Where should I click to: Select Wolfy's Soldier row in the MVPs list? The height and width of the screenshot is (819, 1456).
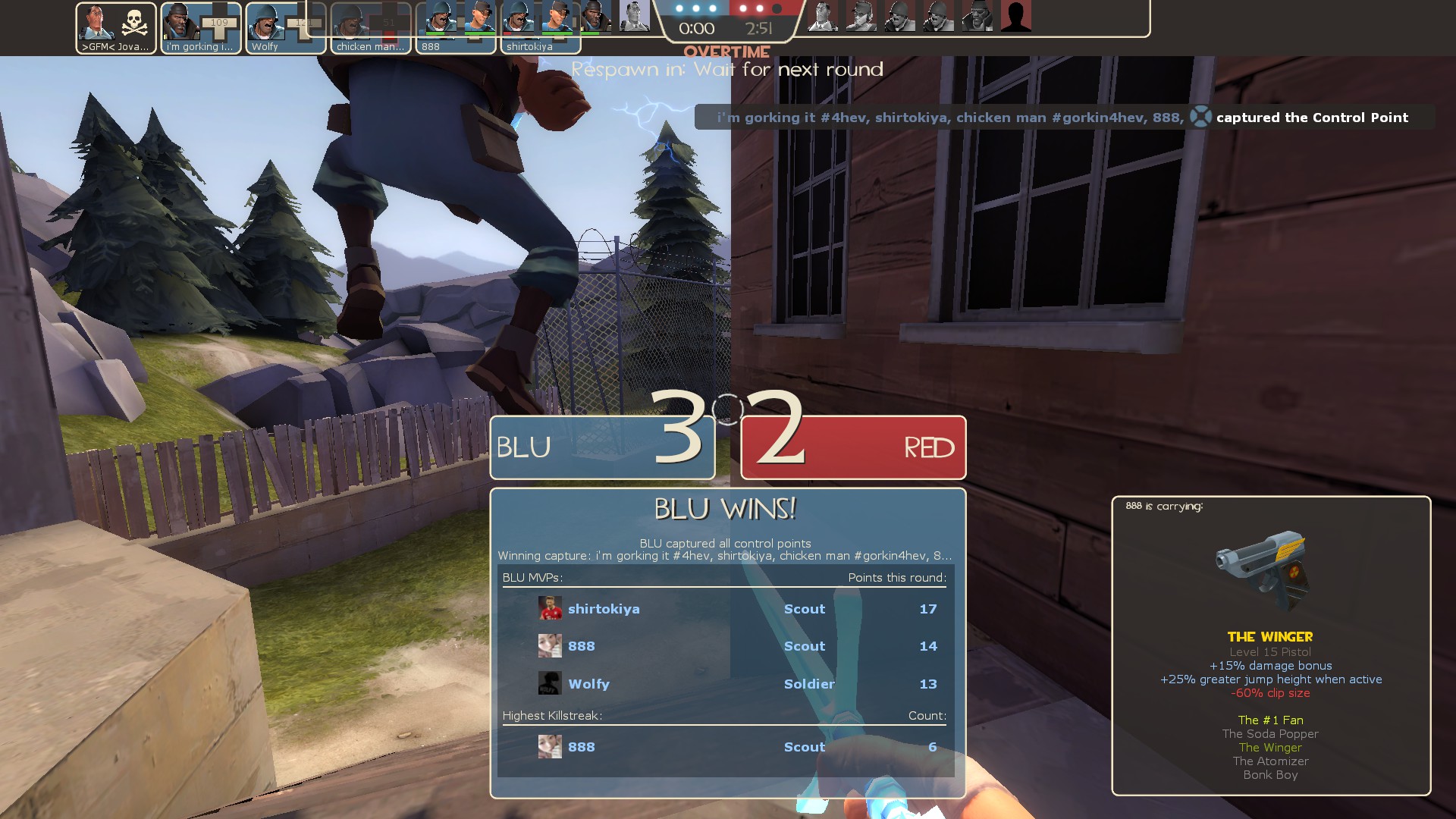click(726, 684)
